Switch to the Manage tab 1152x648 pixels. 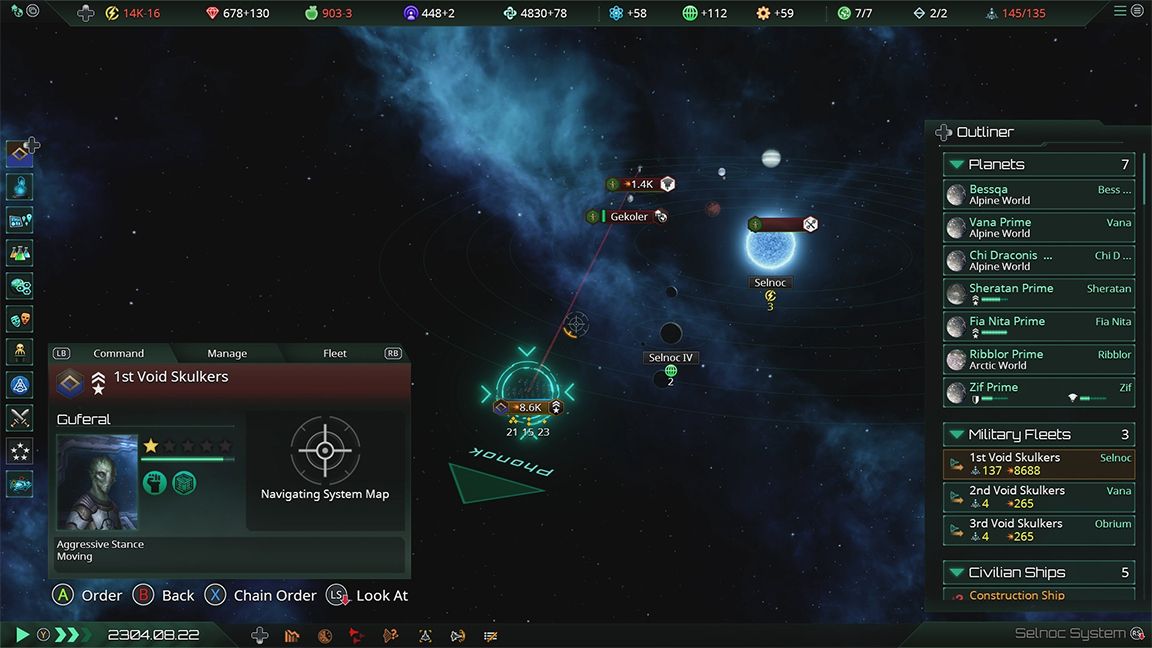227,353
